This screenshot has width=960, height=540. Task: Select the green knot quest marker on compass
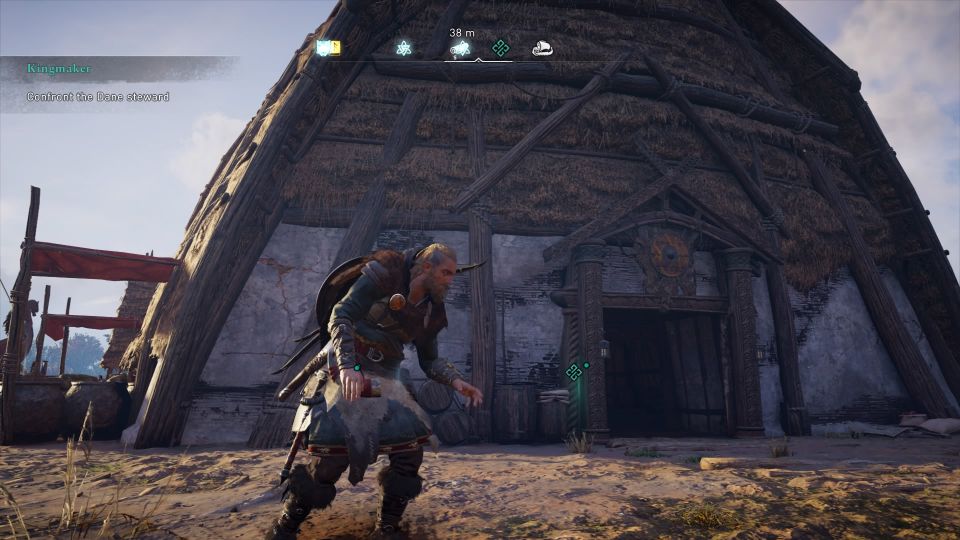tap(501, 48)
